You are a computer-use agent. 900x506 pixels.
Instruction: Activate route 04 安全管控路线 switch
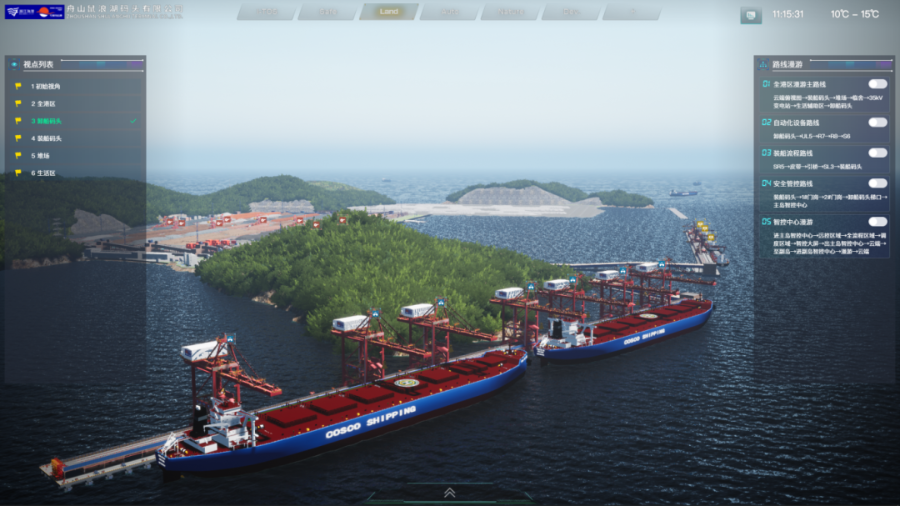[877, 183]
